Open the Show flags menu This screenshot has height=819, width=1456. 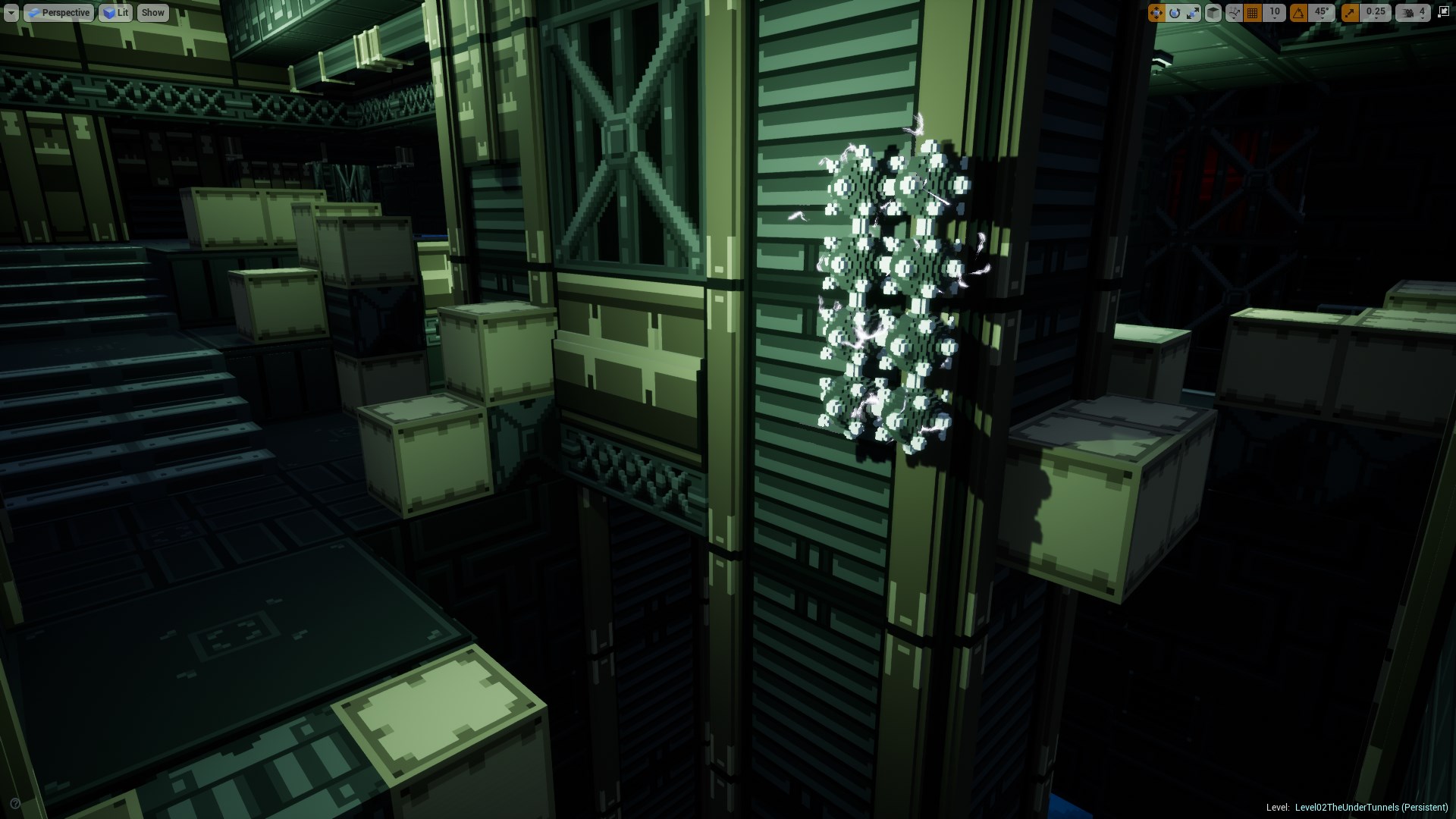point(152,12)
